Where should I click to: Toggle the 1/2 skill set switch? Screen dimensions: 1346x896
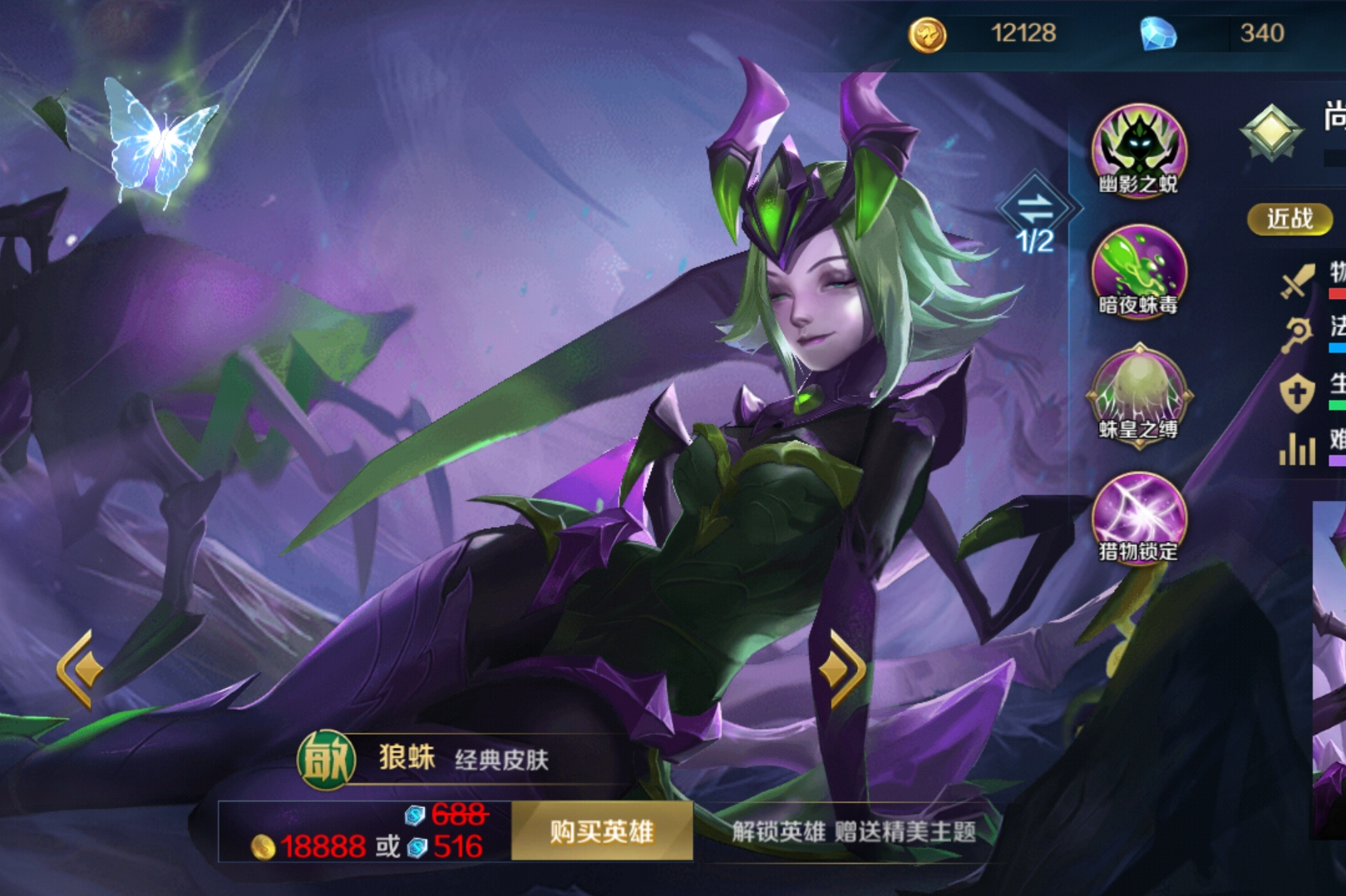coord(1034,214)
